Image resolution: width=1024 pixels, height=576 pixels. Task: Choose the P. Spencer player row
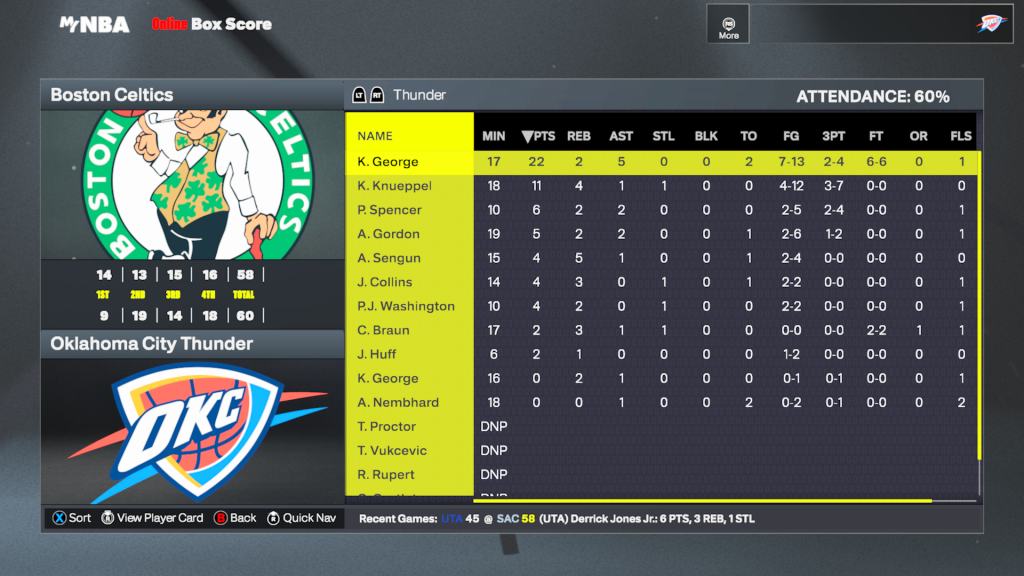click(390, 210)
